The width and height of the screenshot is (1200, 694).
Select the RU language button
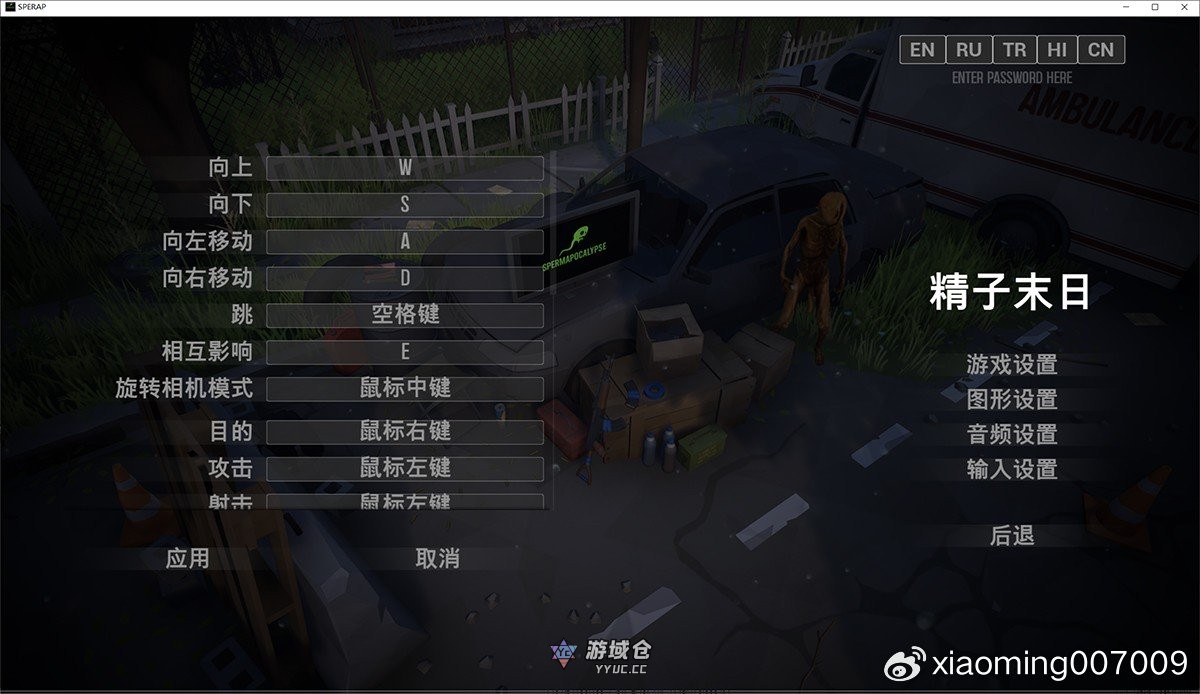click(968, 50)
